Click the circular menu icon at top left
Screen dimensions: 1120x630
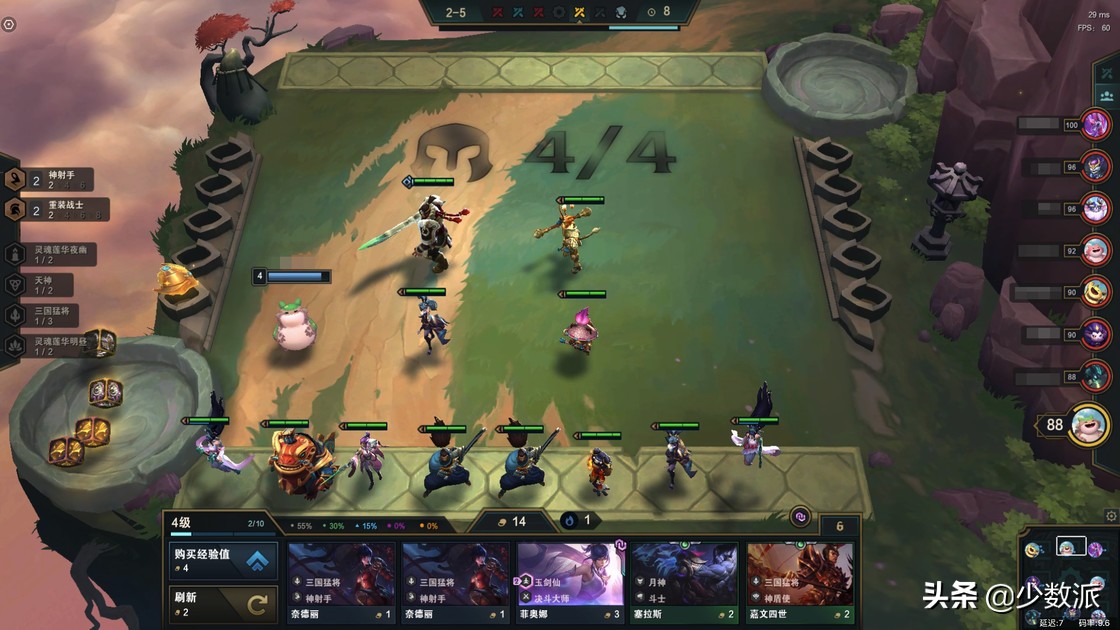point(9,24)
